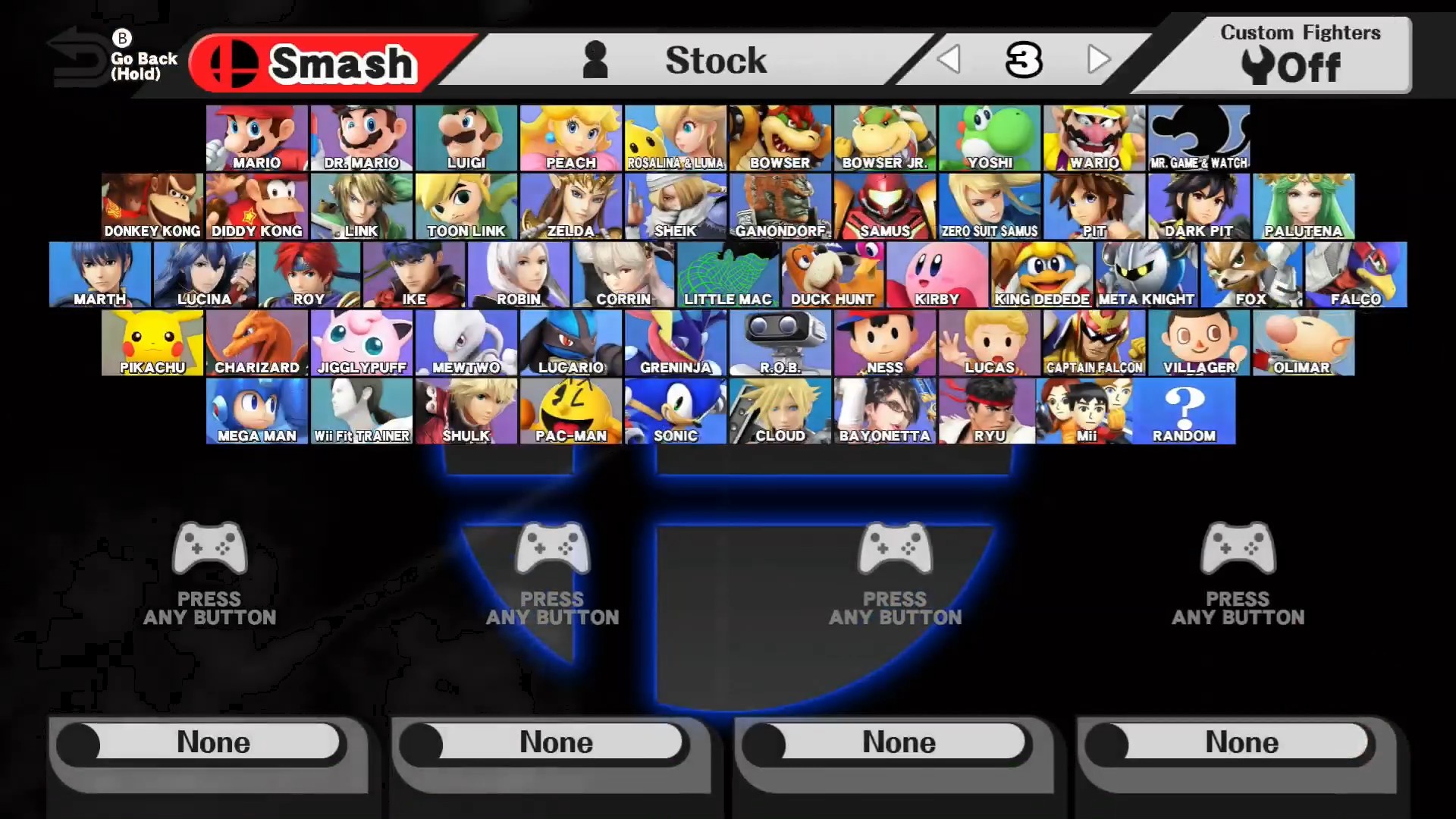Screen dimensions: 1456x819
Task: Pick Mewtwo from the roster
Action: (x=465, y=341)
